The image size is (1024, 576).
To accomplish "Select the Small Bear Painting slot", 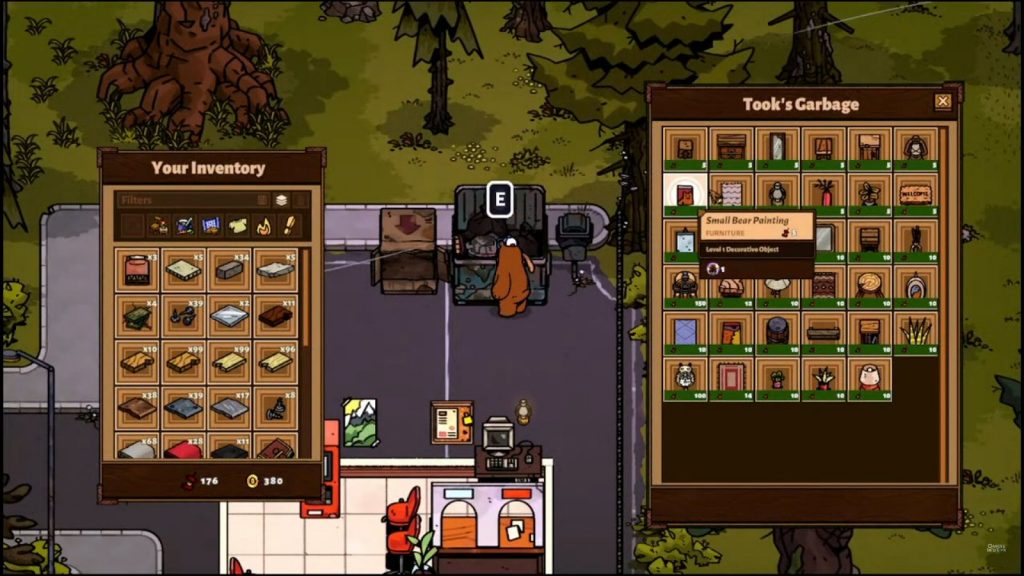I will tap(685, 192).
